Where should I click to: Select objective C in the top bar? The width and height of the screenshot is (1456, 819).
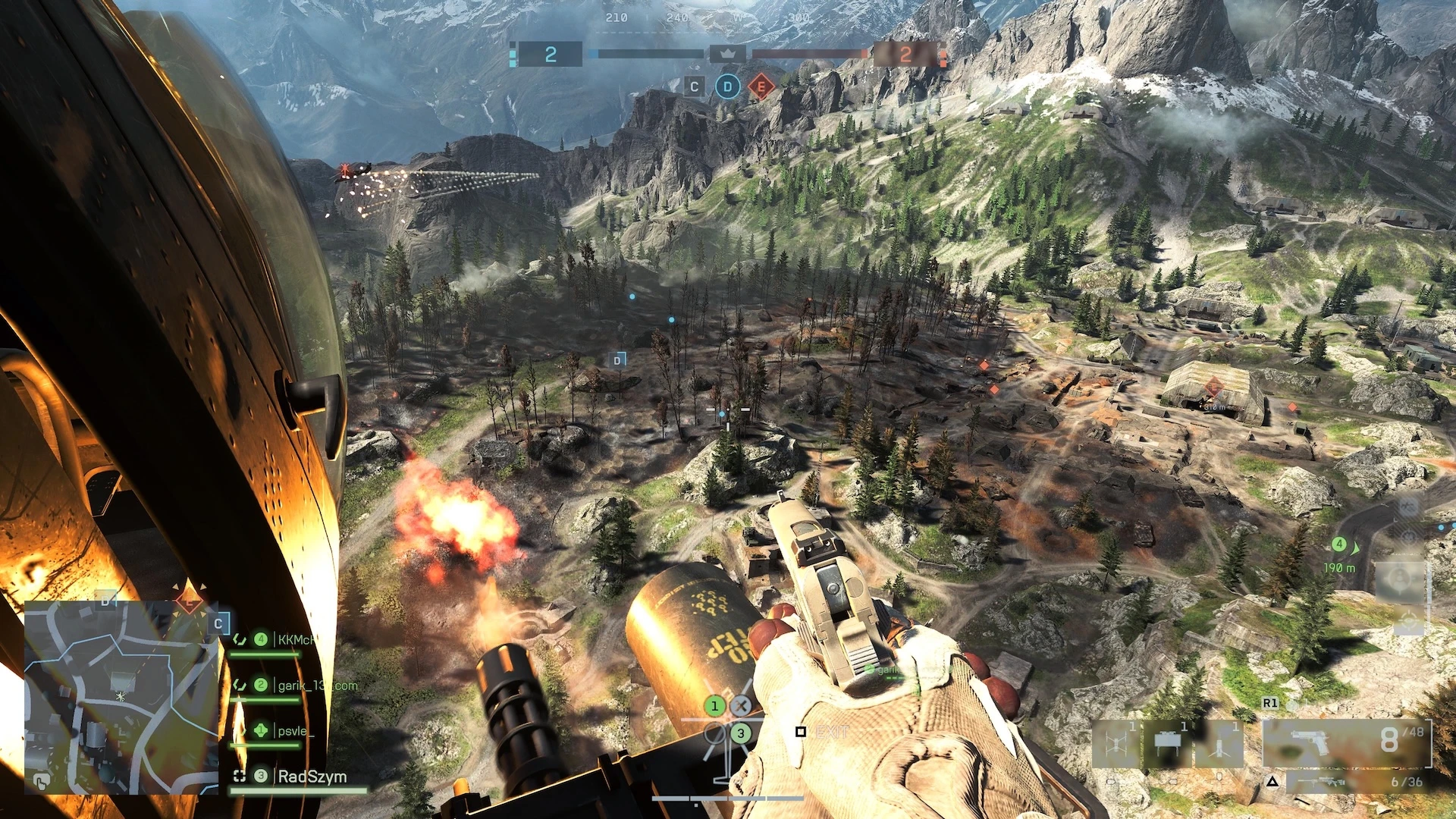click(694, 87)
